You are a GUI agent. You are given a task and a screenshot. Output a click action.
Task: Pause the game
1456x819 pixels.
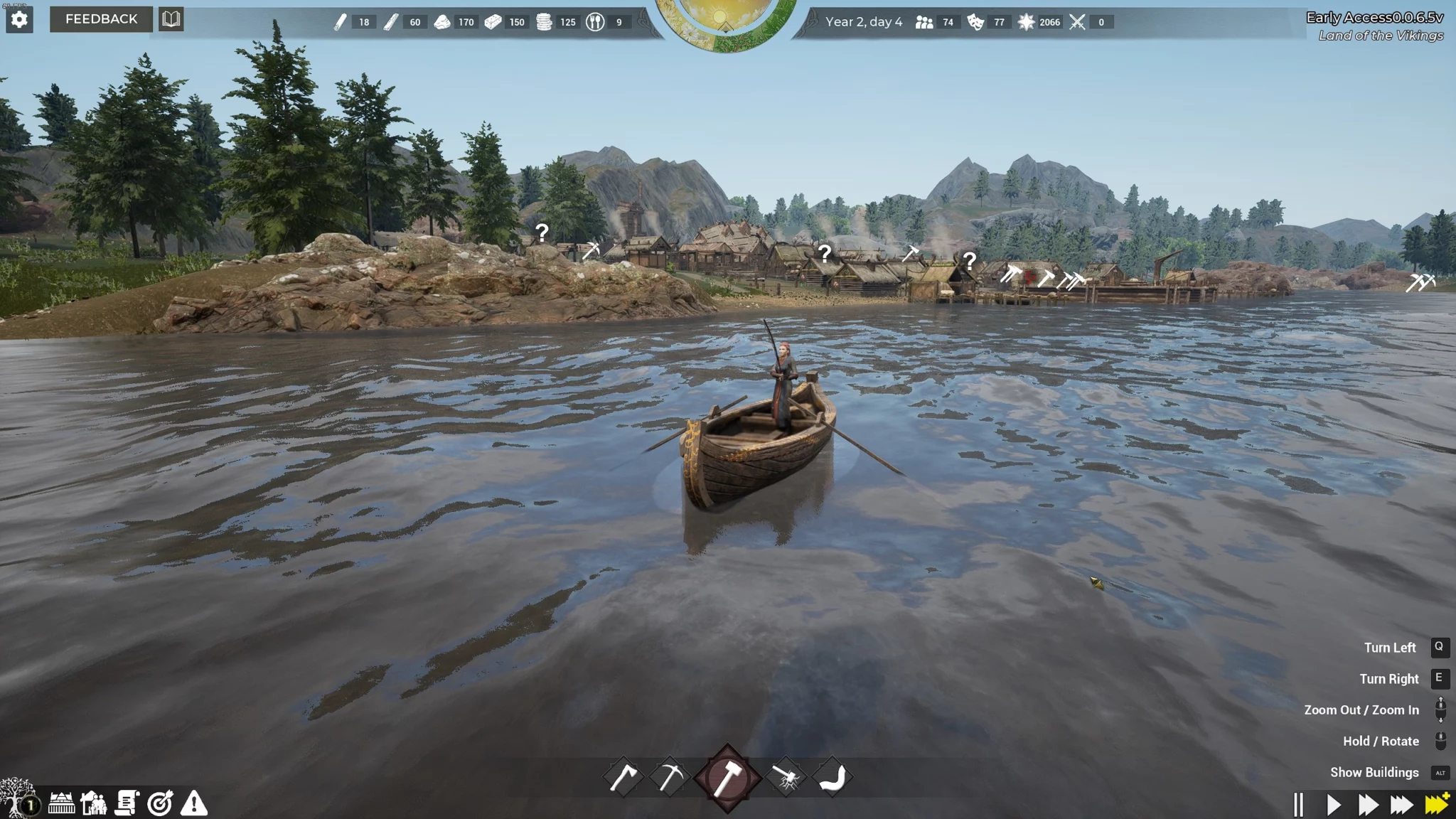(1299, 805)
